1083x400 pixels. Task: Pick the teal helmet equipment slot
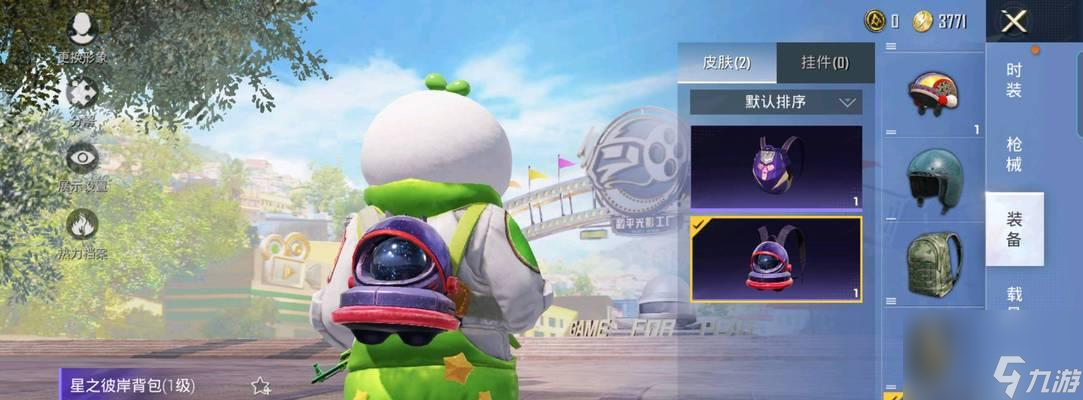933,179
